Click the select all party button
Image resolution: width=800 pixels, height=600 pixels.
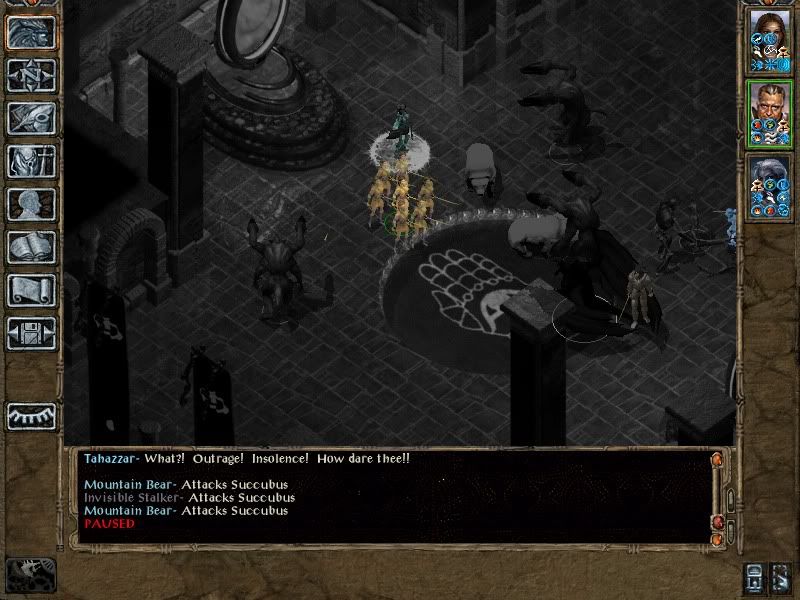tap(755, 578)
